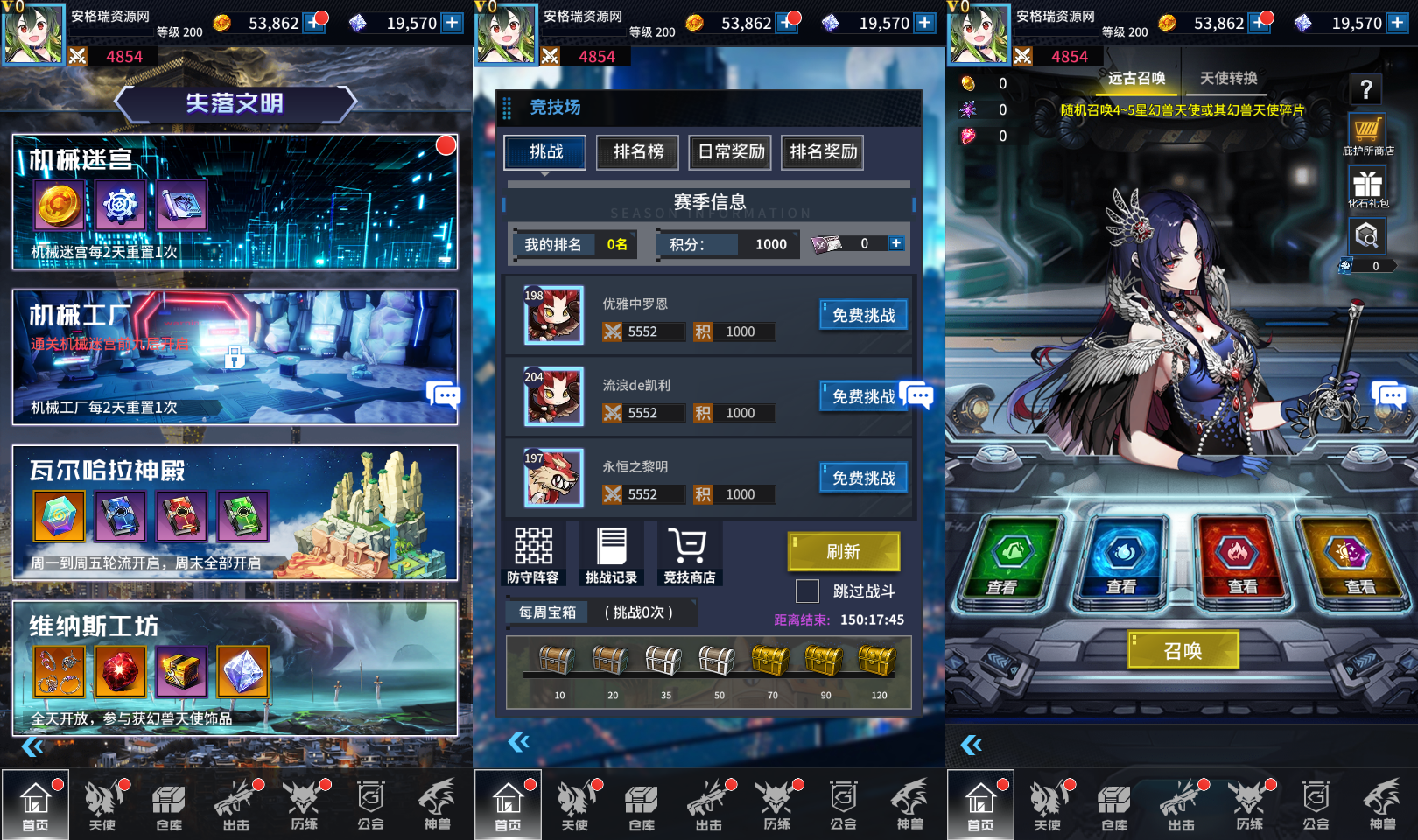Open the 防守阵容 defense lineup panel
This screenshot has width=1418, height=840.
coord(533,553)
